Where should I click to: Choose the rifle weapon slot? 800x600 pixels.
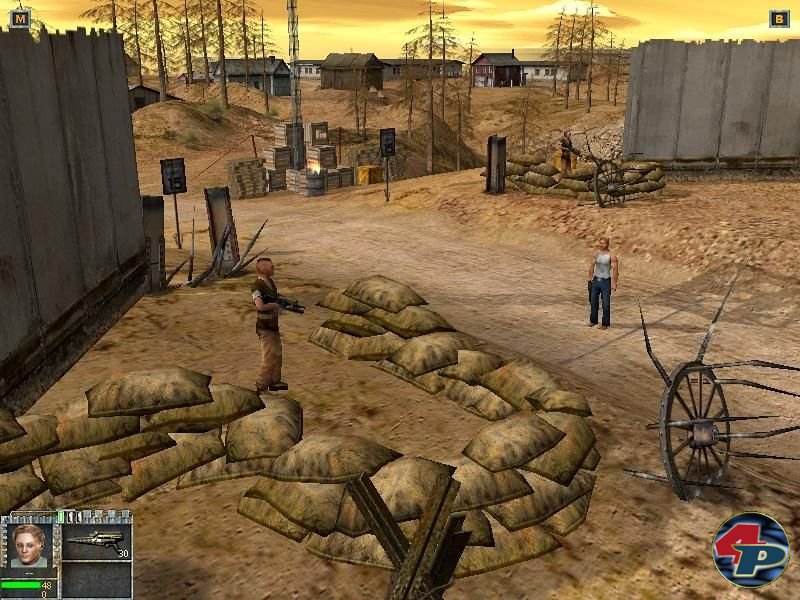97,541
